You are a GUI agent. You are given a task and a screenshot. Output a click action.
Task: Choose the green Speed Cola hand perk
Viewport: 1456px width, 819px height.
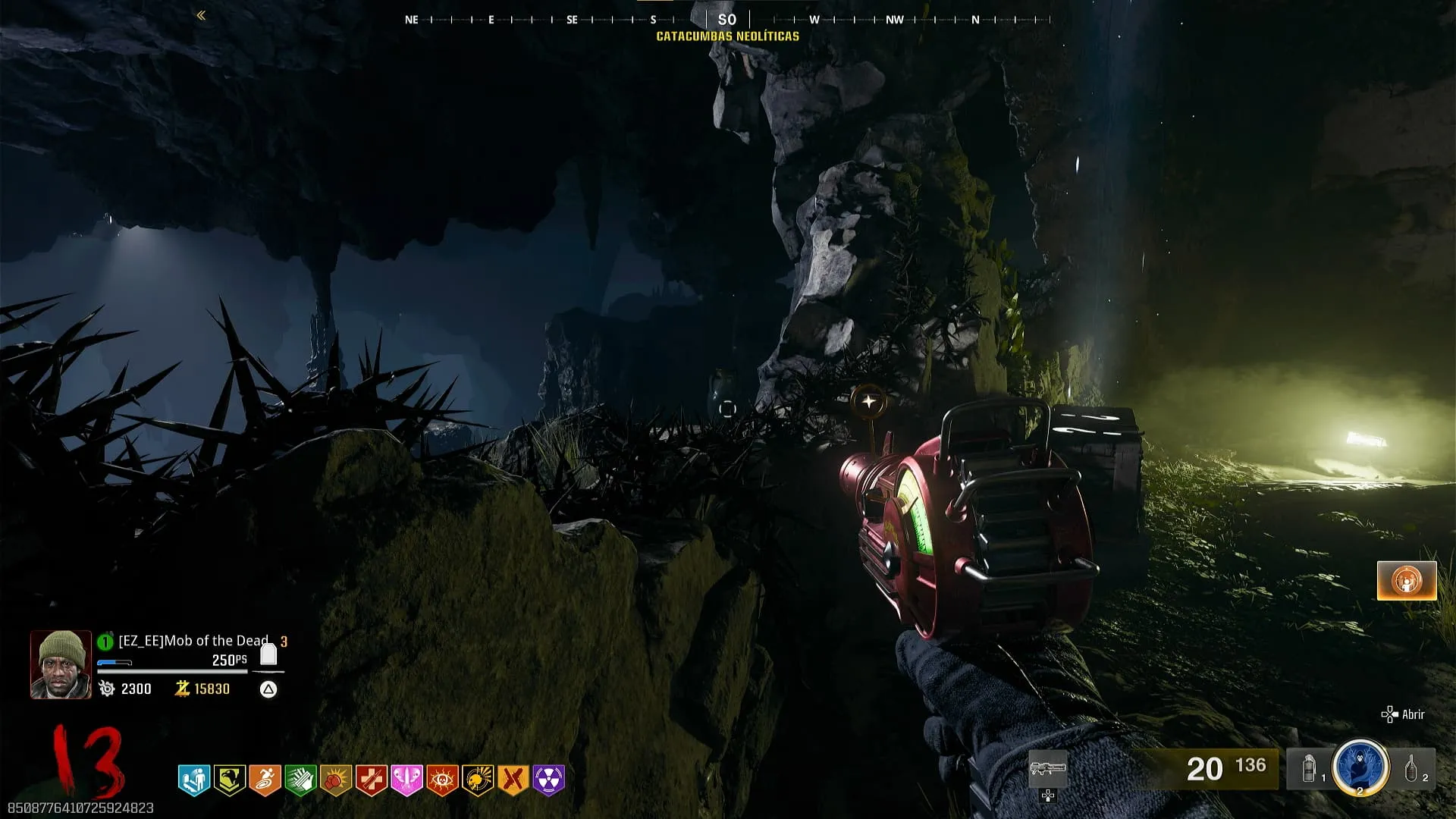tap(300, 780)
